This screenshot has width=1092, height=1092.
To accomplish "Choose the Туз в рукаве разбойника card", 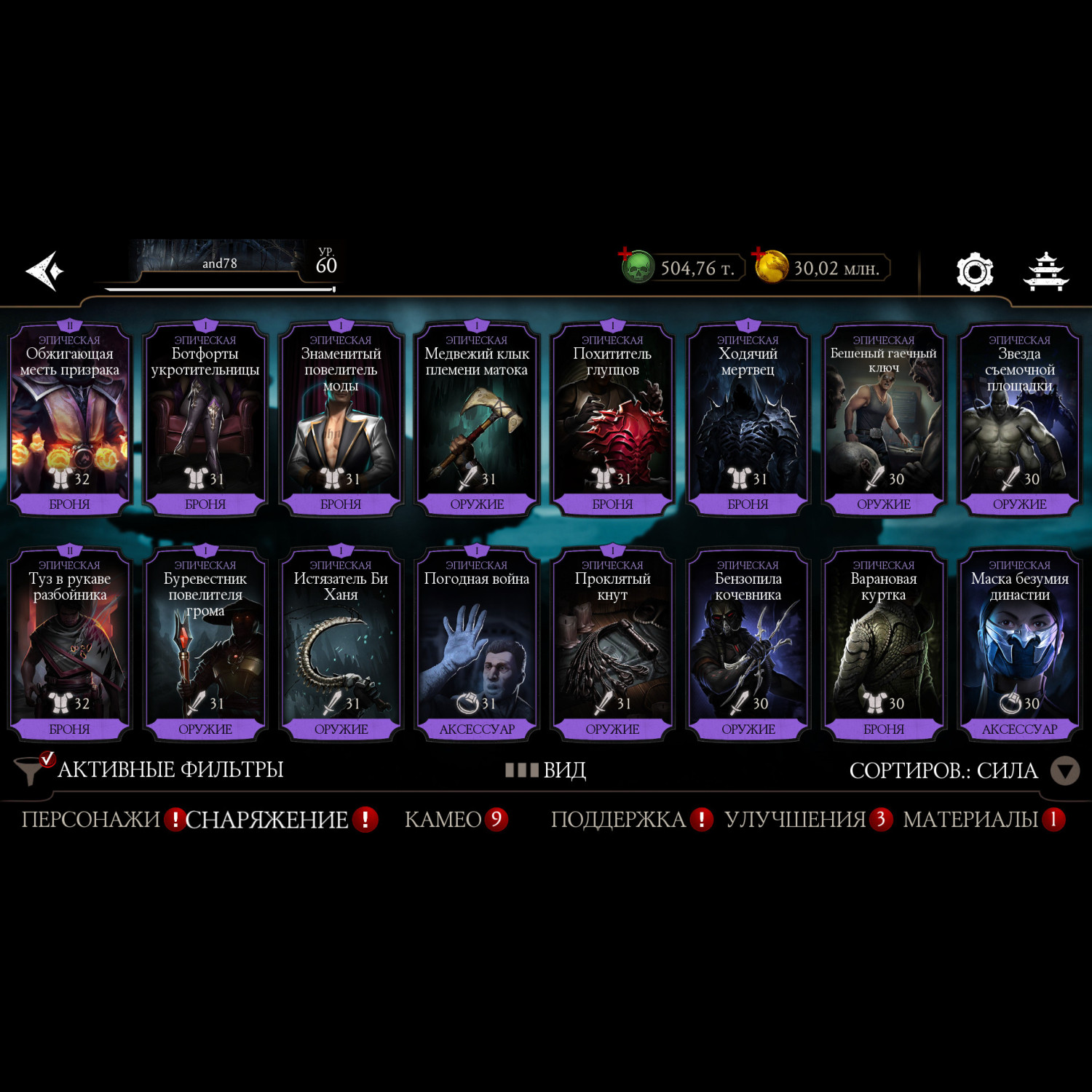I will tap(69, 646).
